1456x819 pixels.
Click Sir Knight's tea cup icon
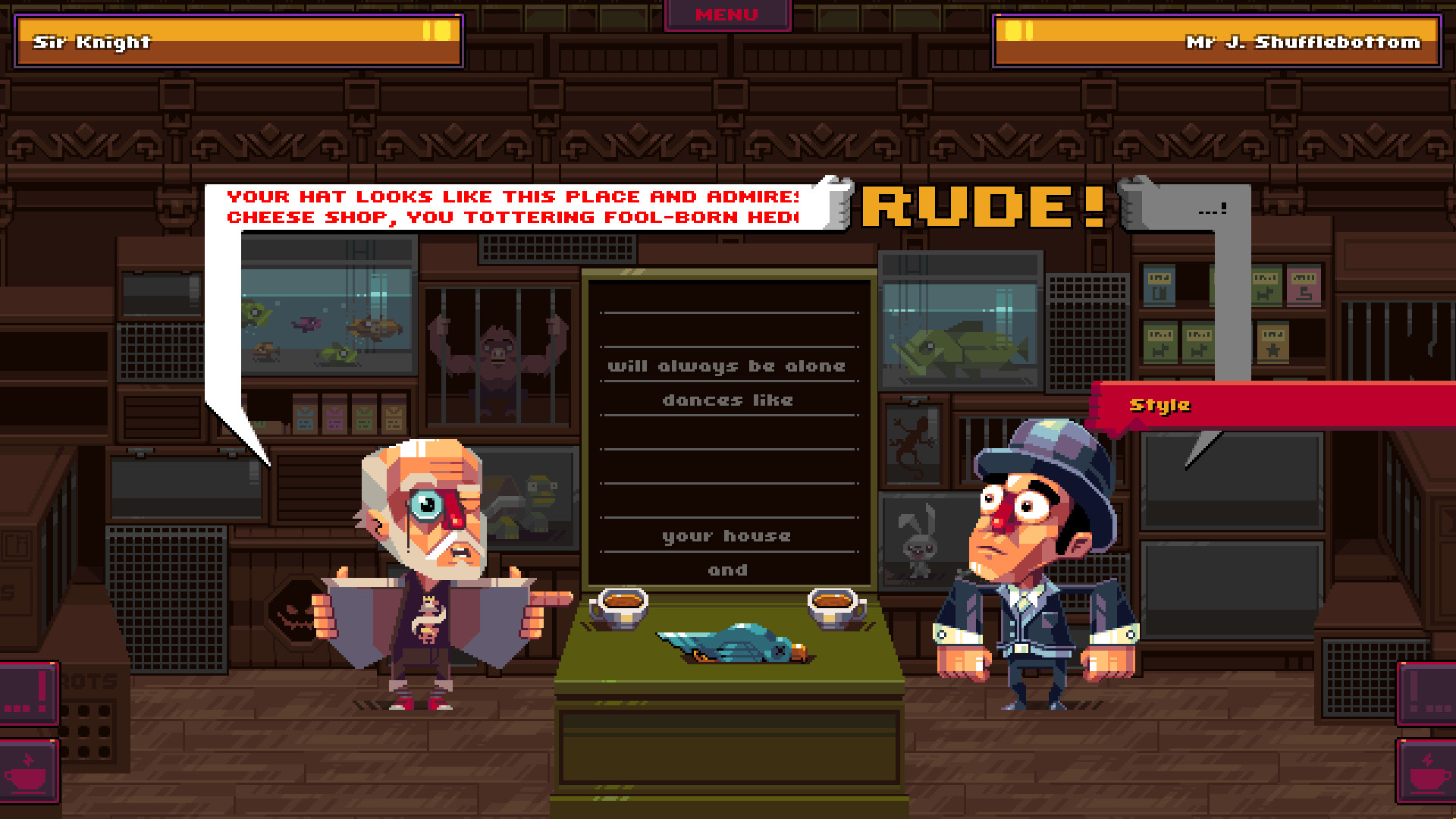click(x=30, y=769)
